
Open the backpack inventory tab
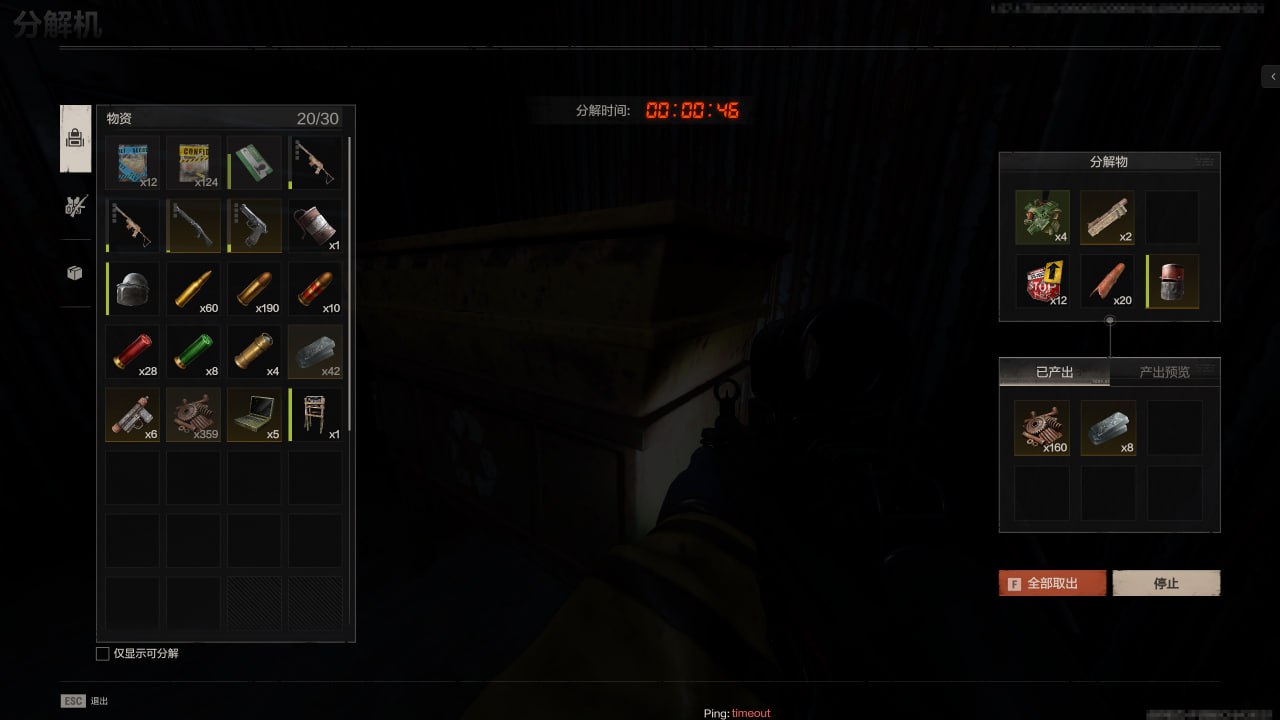tap(75, 139)
